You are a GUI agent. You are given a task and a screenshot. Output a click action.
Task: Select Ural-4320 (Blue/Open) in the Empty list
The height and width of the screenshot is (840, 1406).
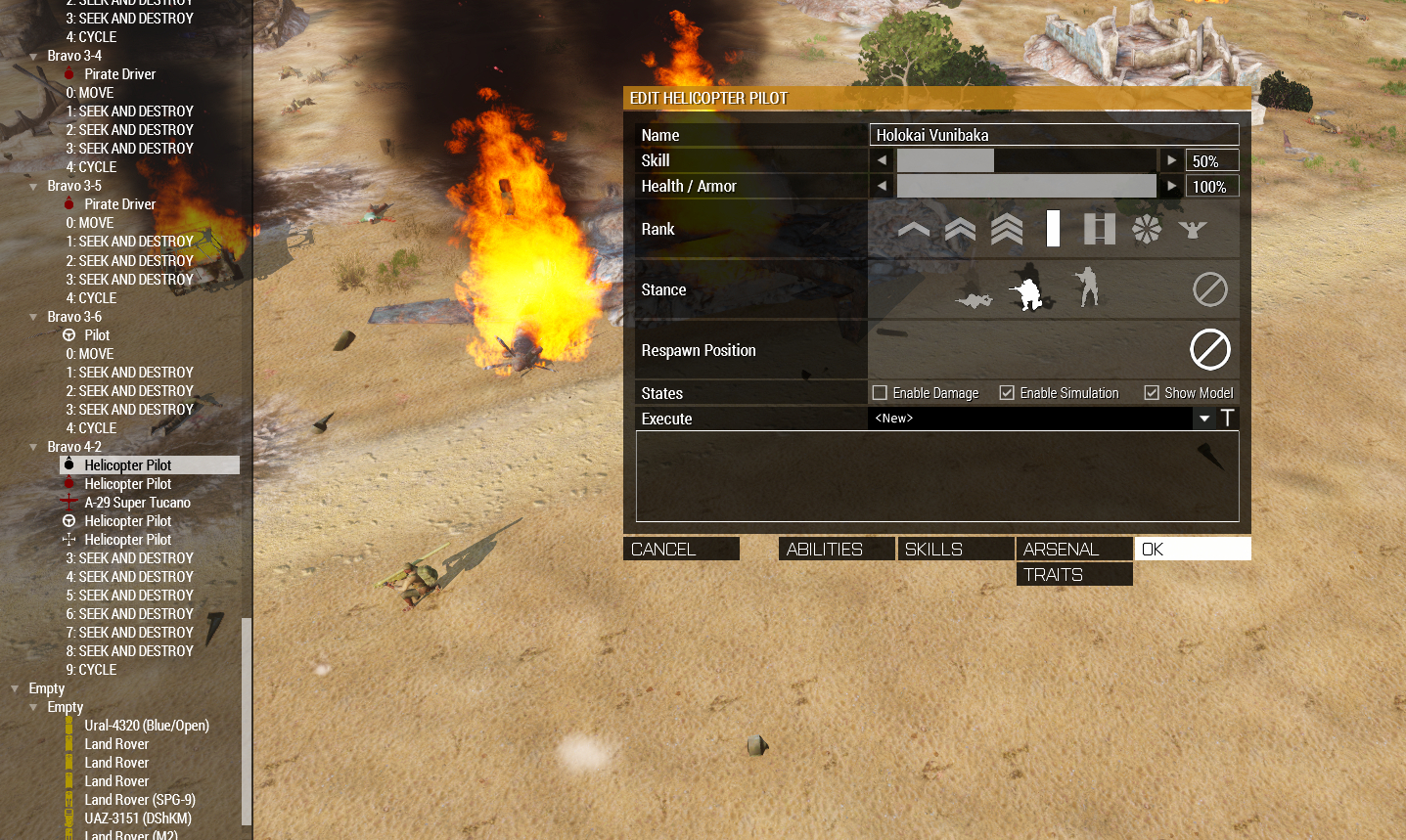(146, 726)
